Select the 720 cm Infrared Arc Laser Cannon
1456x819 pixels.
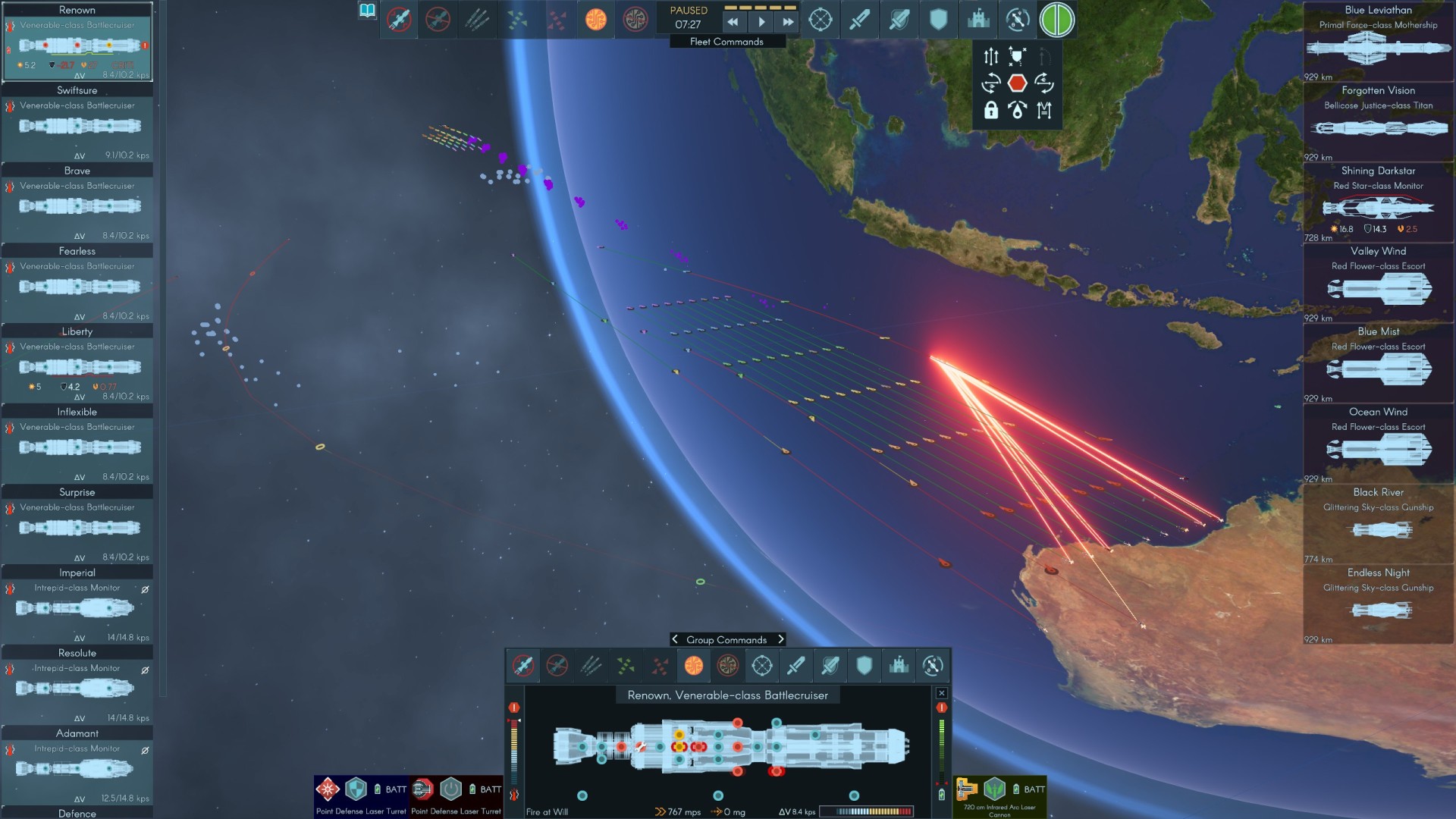click(x=999, y=796)
